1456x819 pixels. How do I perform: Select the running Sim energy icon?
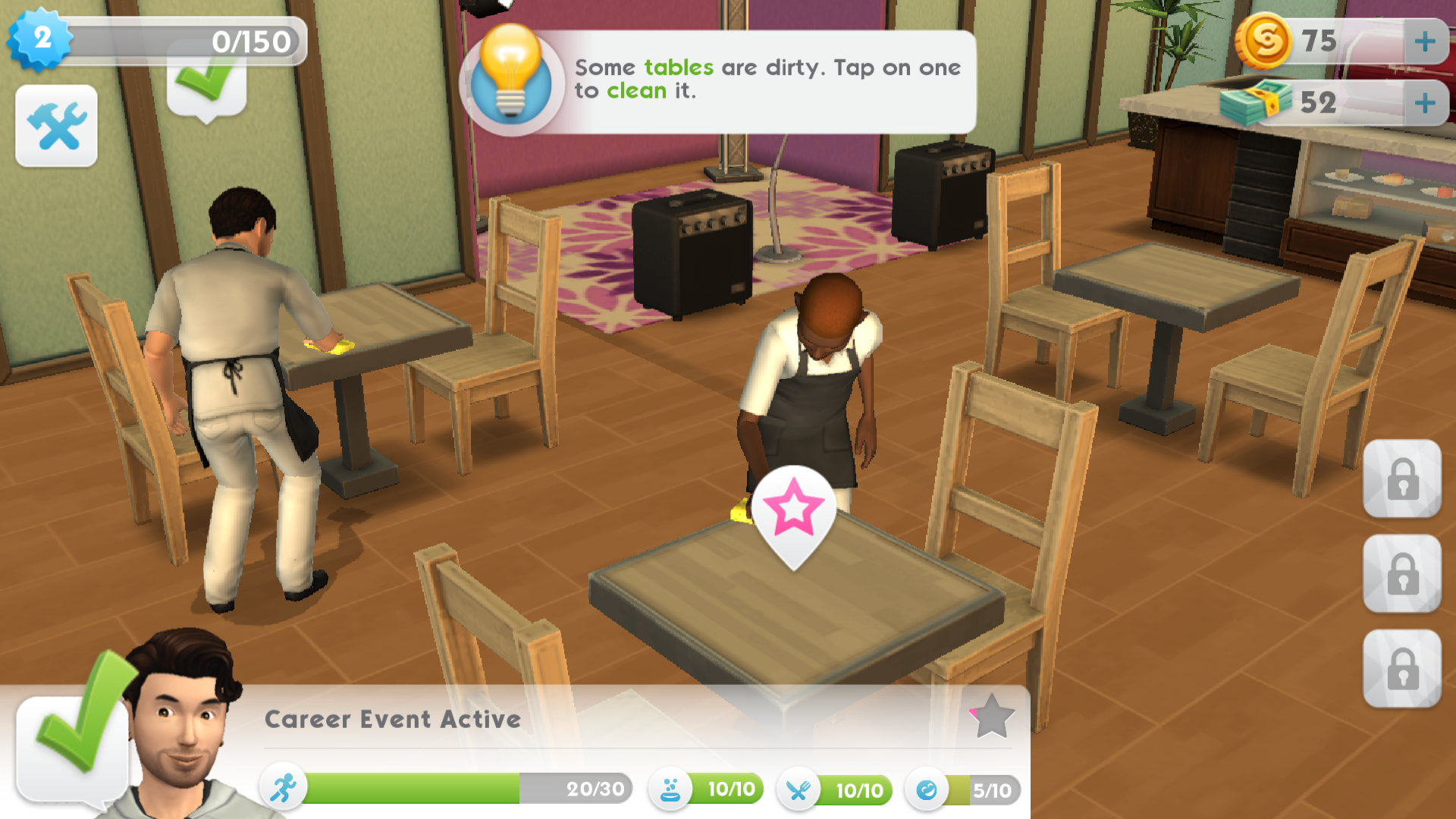[x=281, y=789]
